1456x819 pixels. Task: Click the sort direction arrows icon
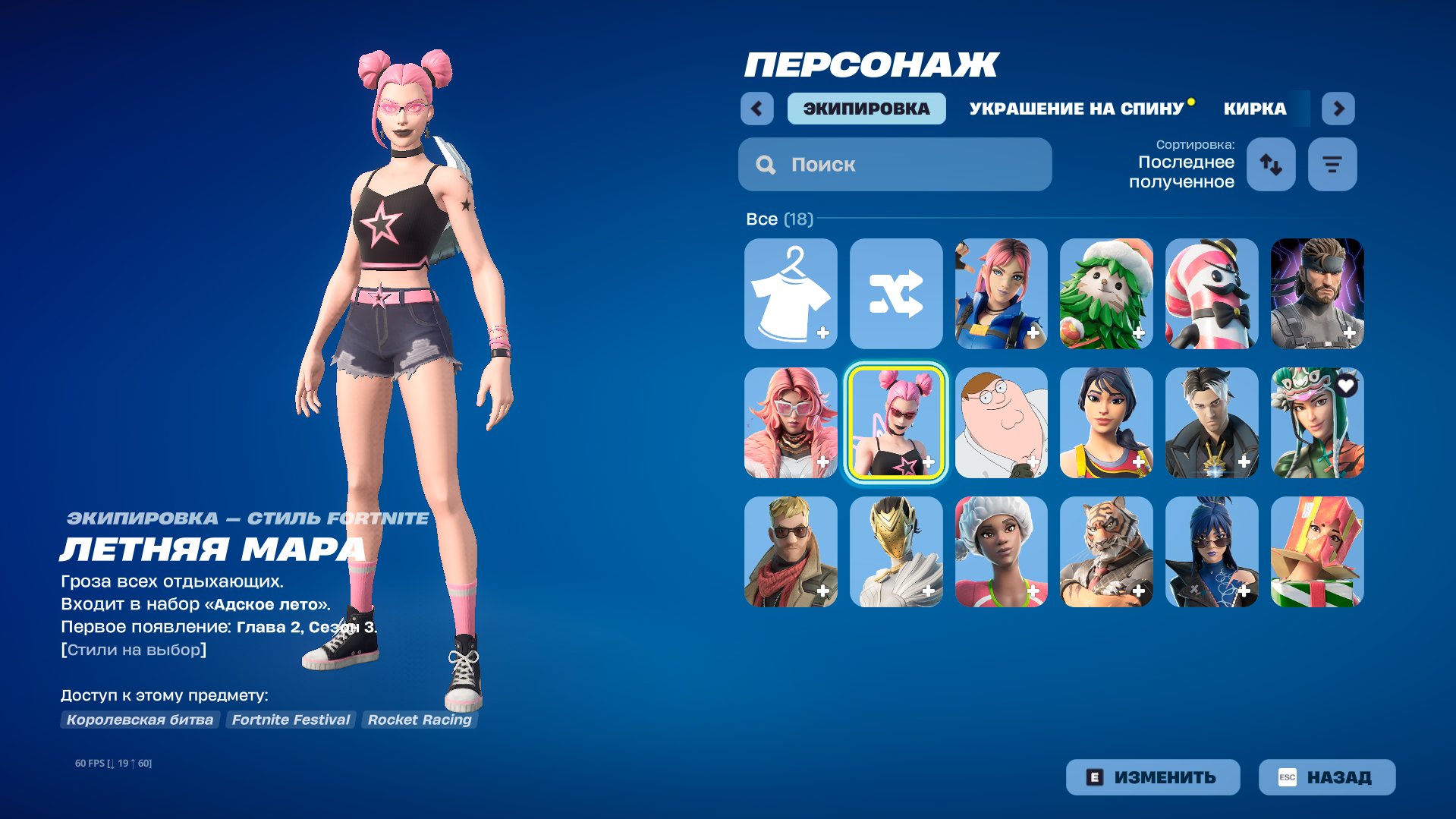pos(1270,164)
